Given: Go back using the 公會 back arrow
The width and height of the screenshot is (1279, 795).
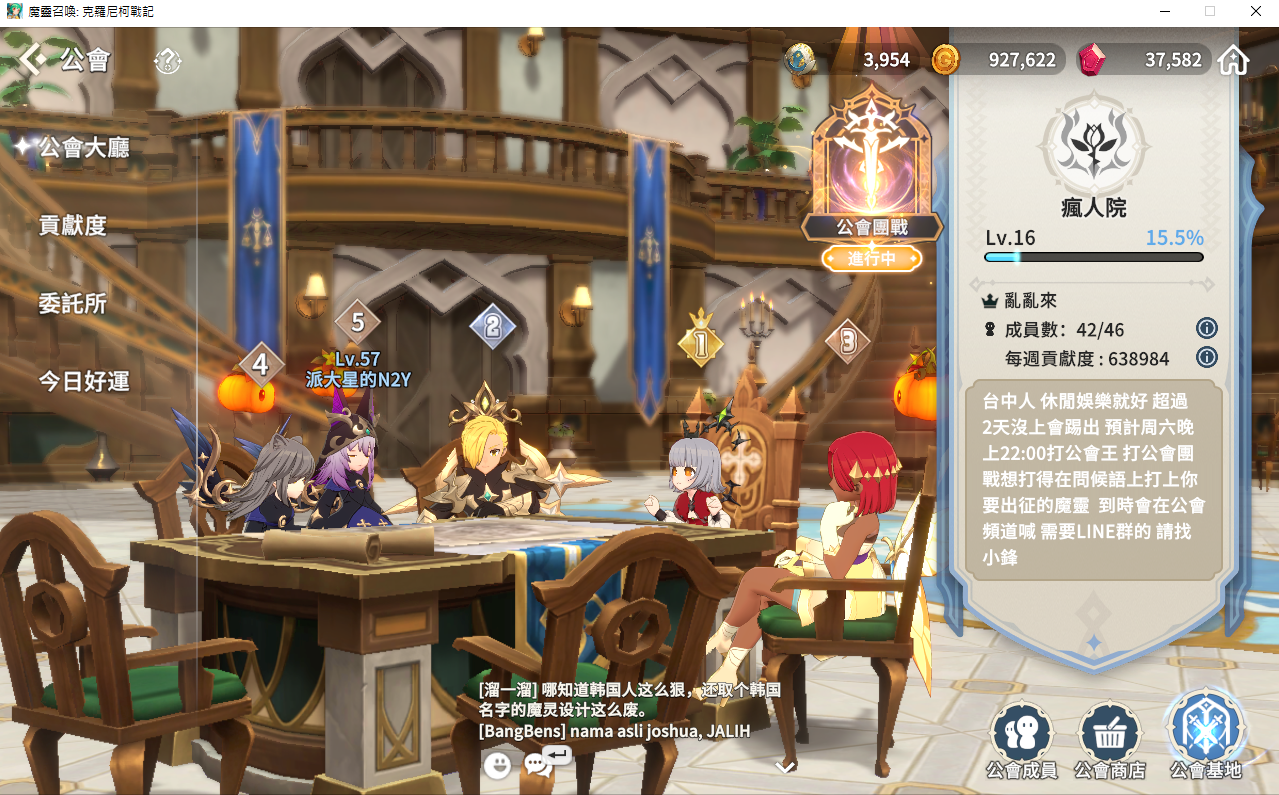Looking at the screenshot, I should pyautogui.click(x=32, y=60).
